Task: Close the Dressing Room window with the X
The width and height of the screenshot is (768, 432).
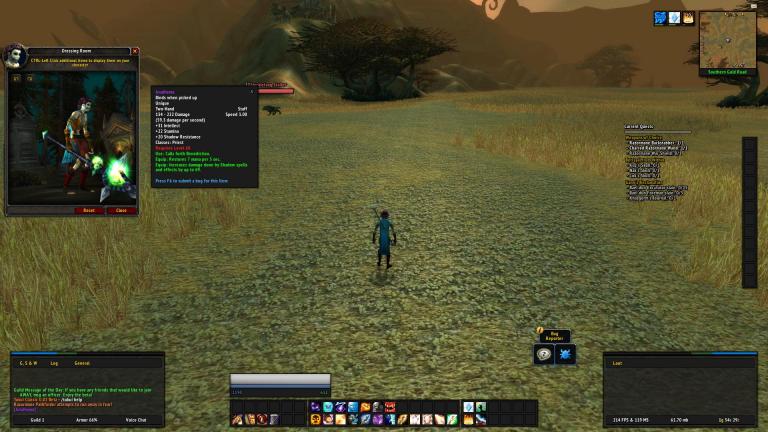Action: point(135,51)
